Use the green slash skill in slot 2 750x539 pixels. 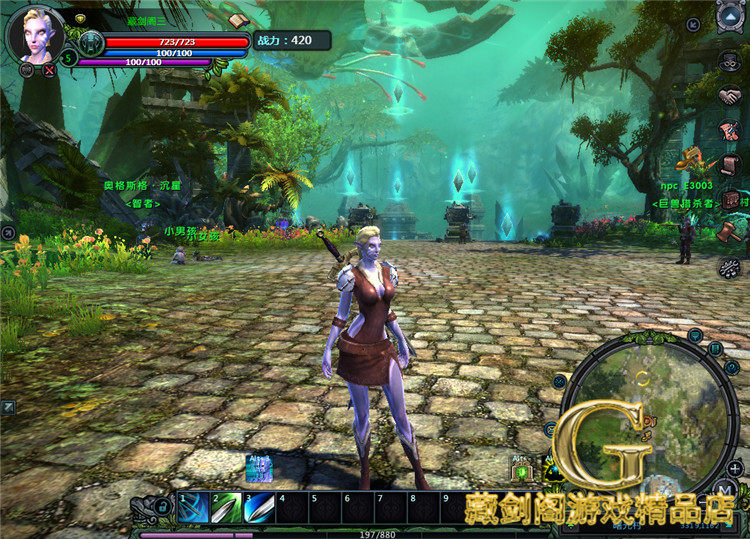pos(226,507)
